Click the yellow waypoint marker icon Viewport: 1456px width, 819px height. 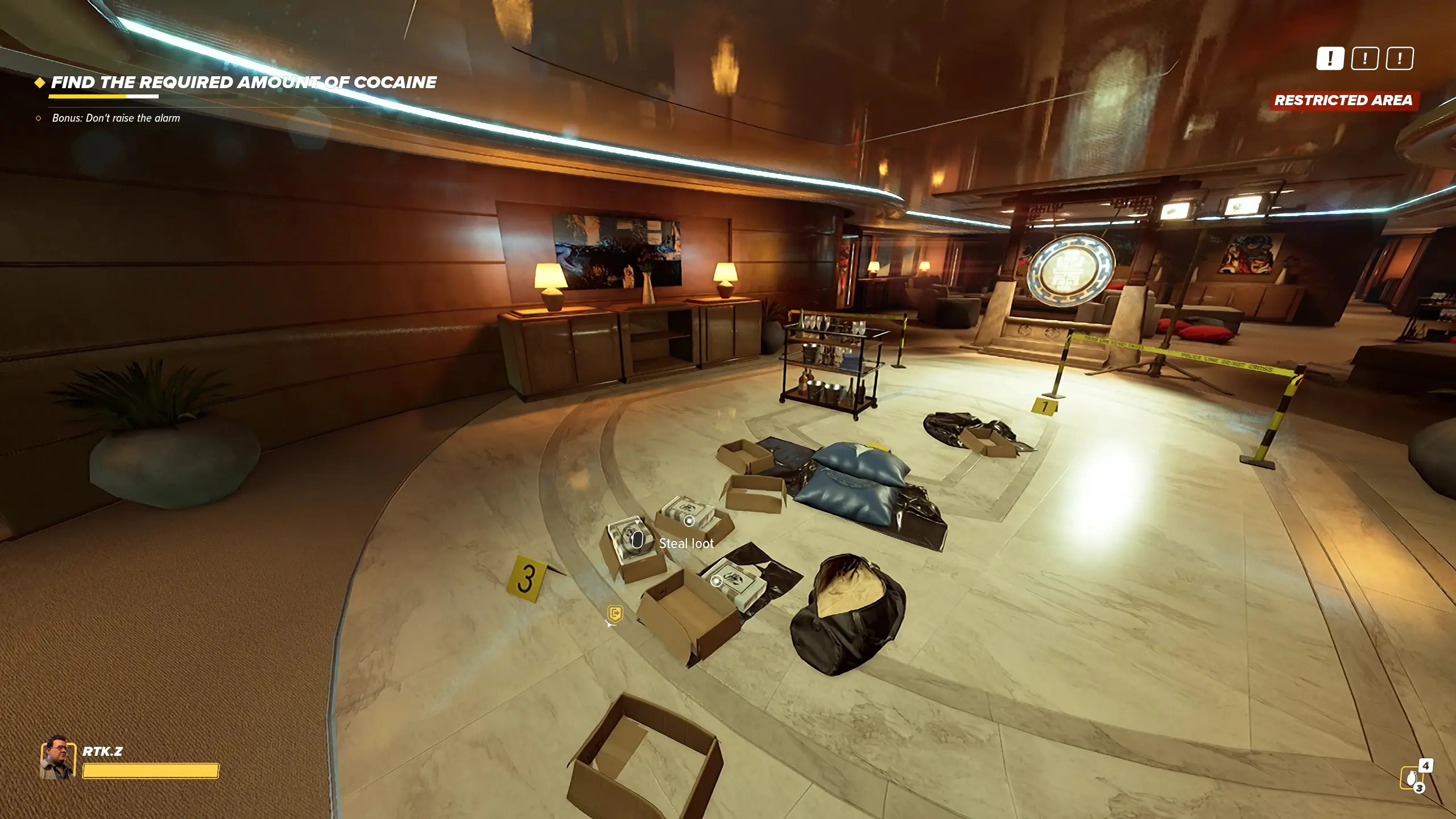pos(615,614)
